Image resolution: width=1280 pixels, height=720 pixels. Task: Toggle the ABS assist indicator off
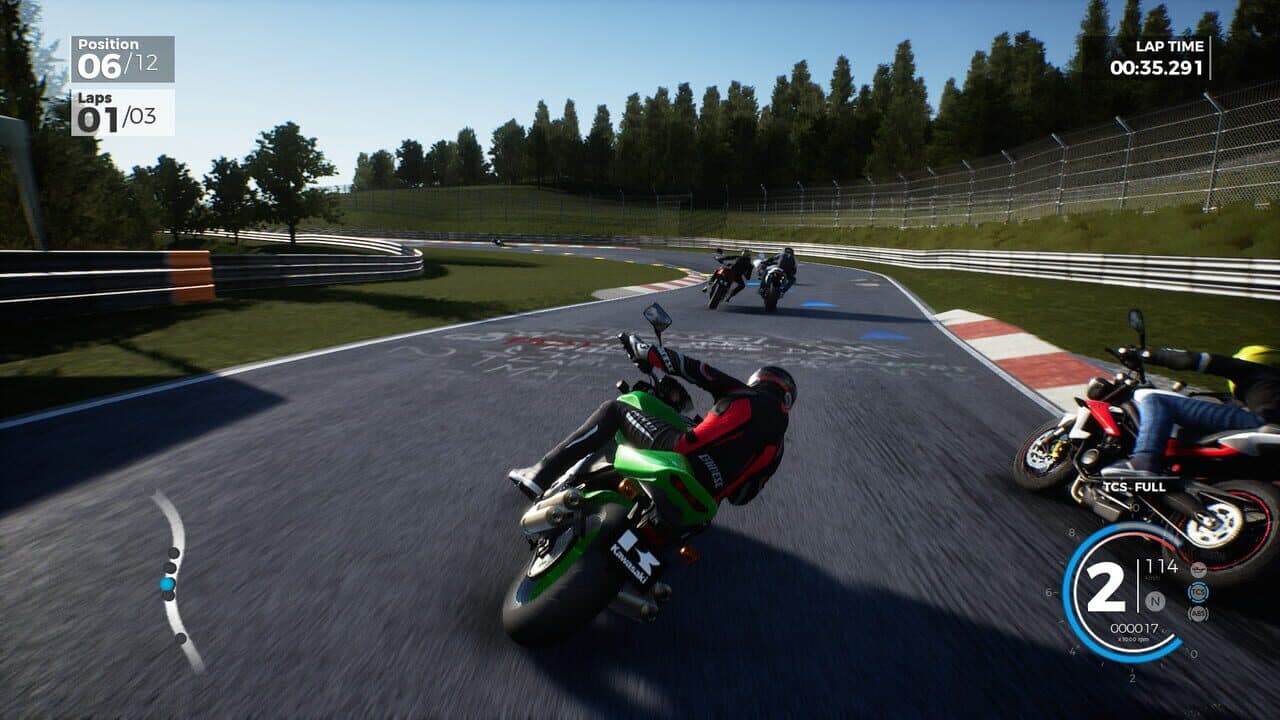(x=1198, y=613)
